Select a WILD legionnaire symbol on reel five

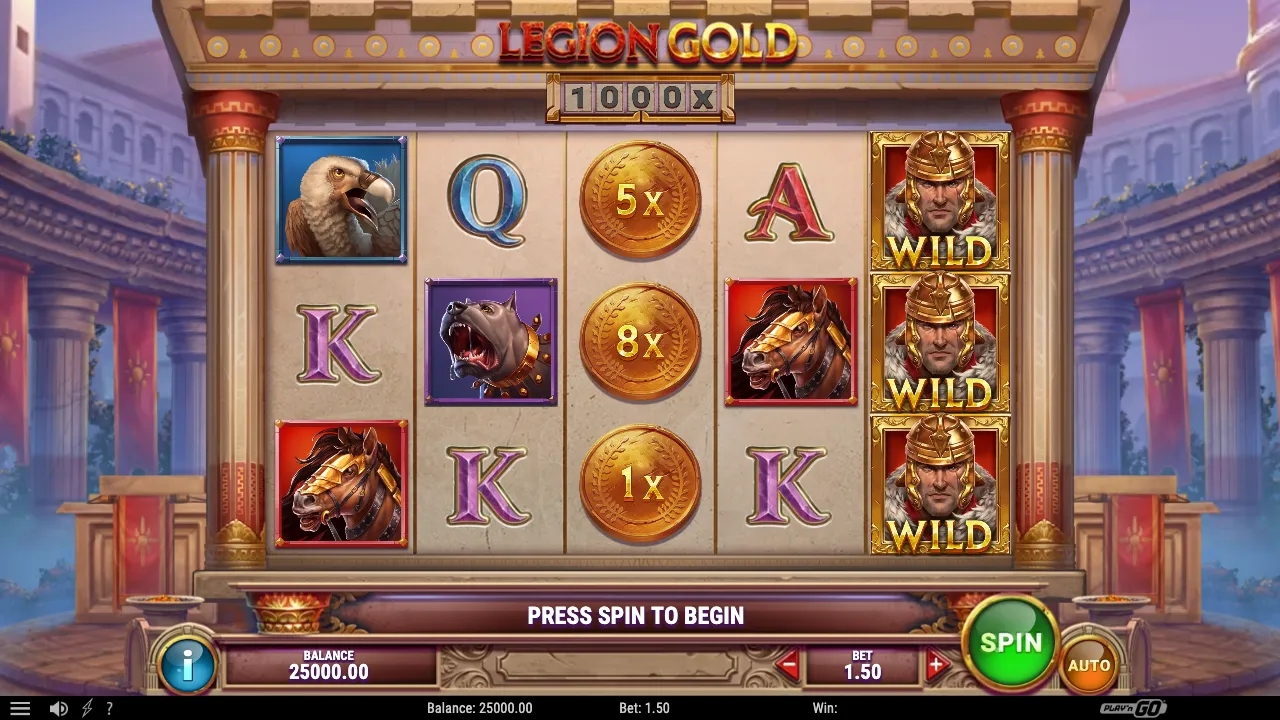point(939,343)
